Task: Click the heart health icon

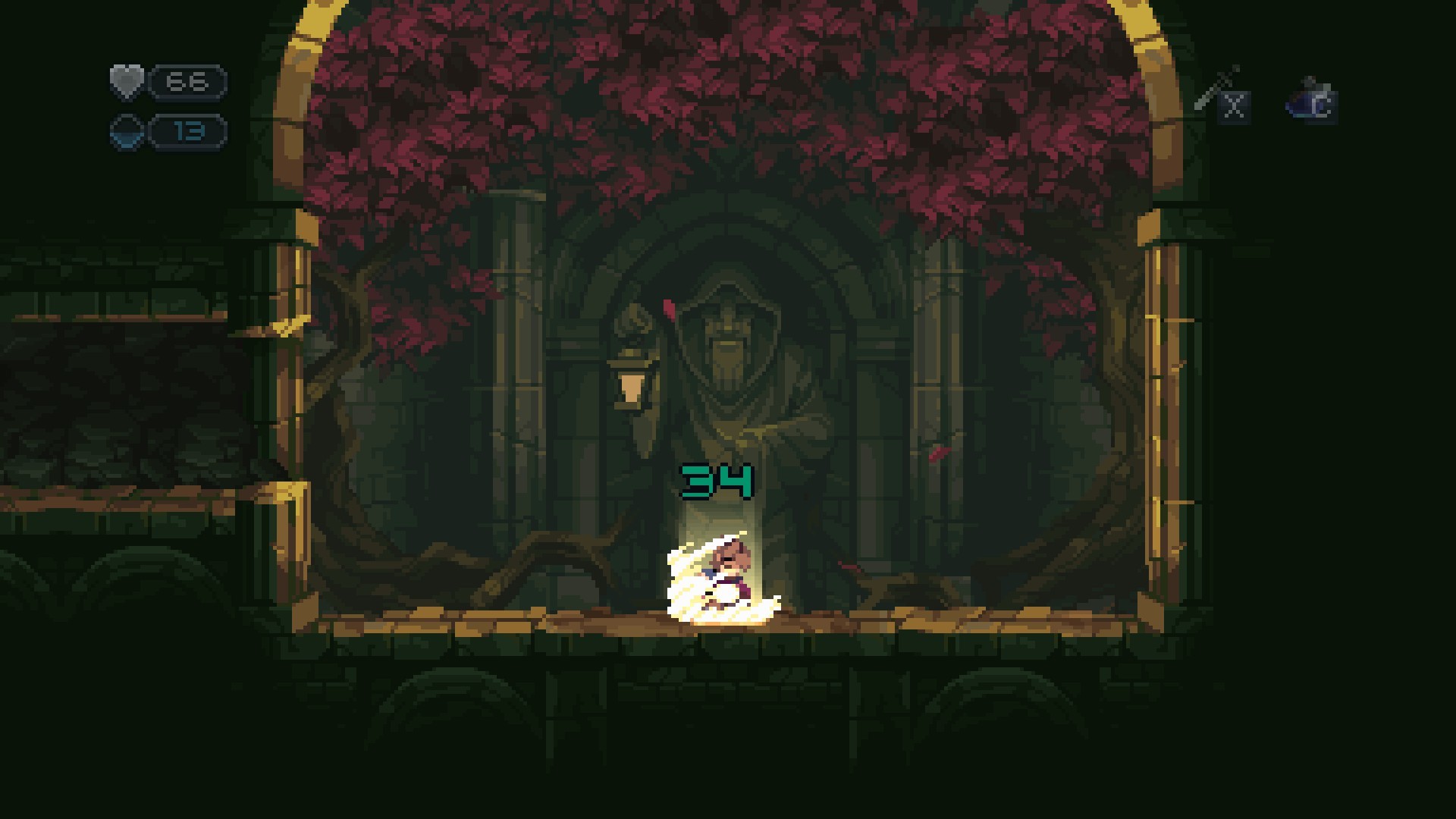Action: coord(127,82)
